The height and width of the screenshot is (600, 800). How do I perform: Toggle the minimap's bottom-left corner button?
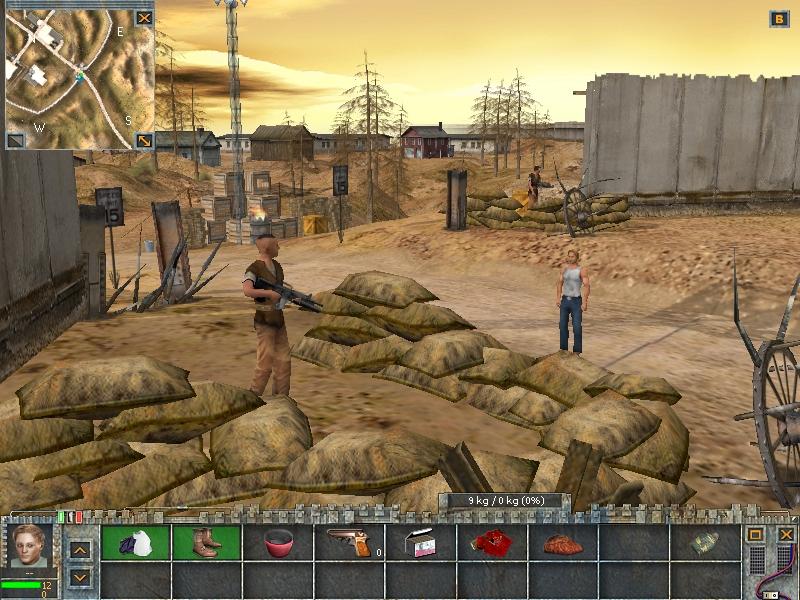[15, 140]
